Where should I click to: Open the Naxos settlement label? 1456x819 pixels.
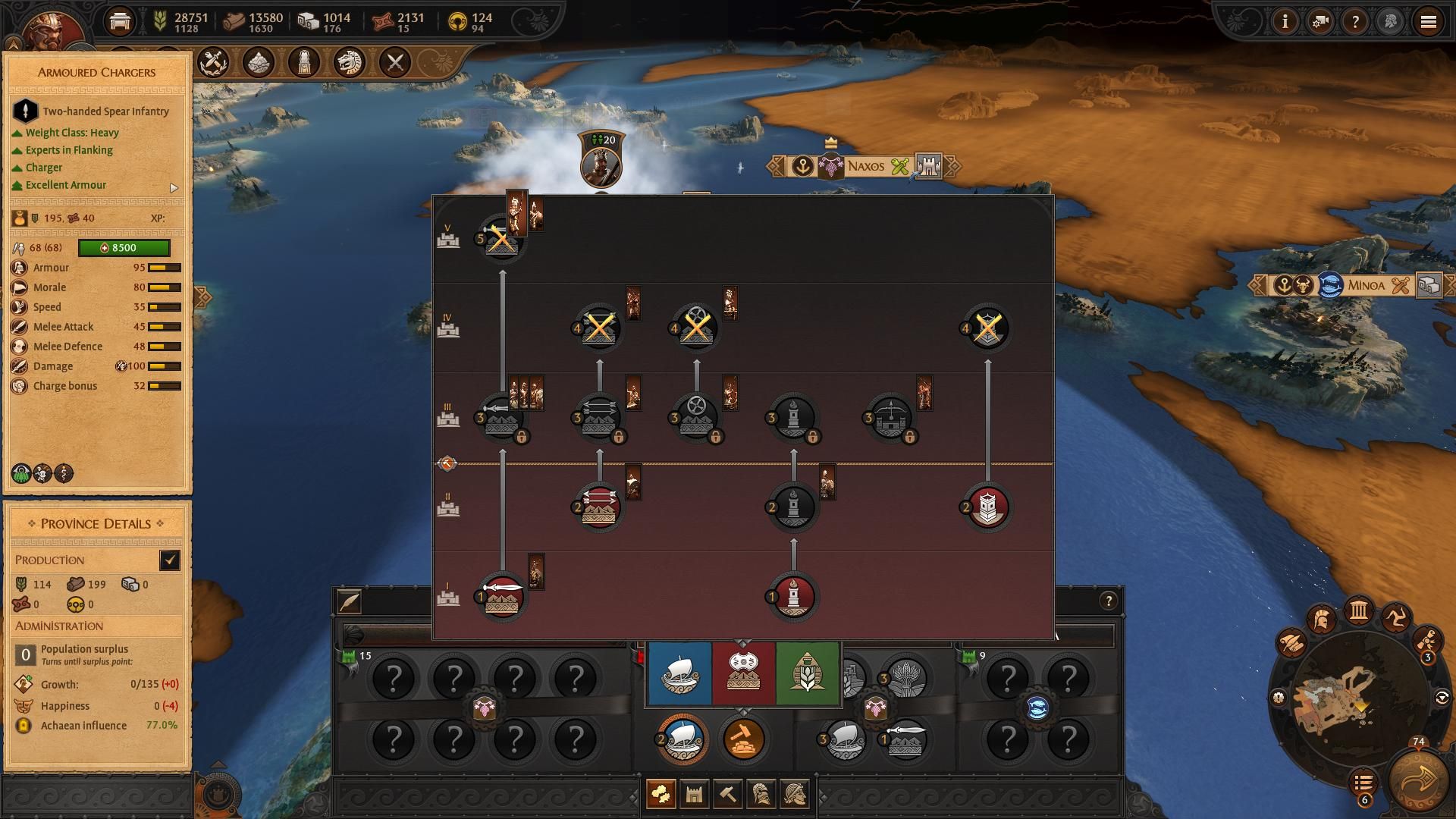(865, 166)
